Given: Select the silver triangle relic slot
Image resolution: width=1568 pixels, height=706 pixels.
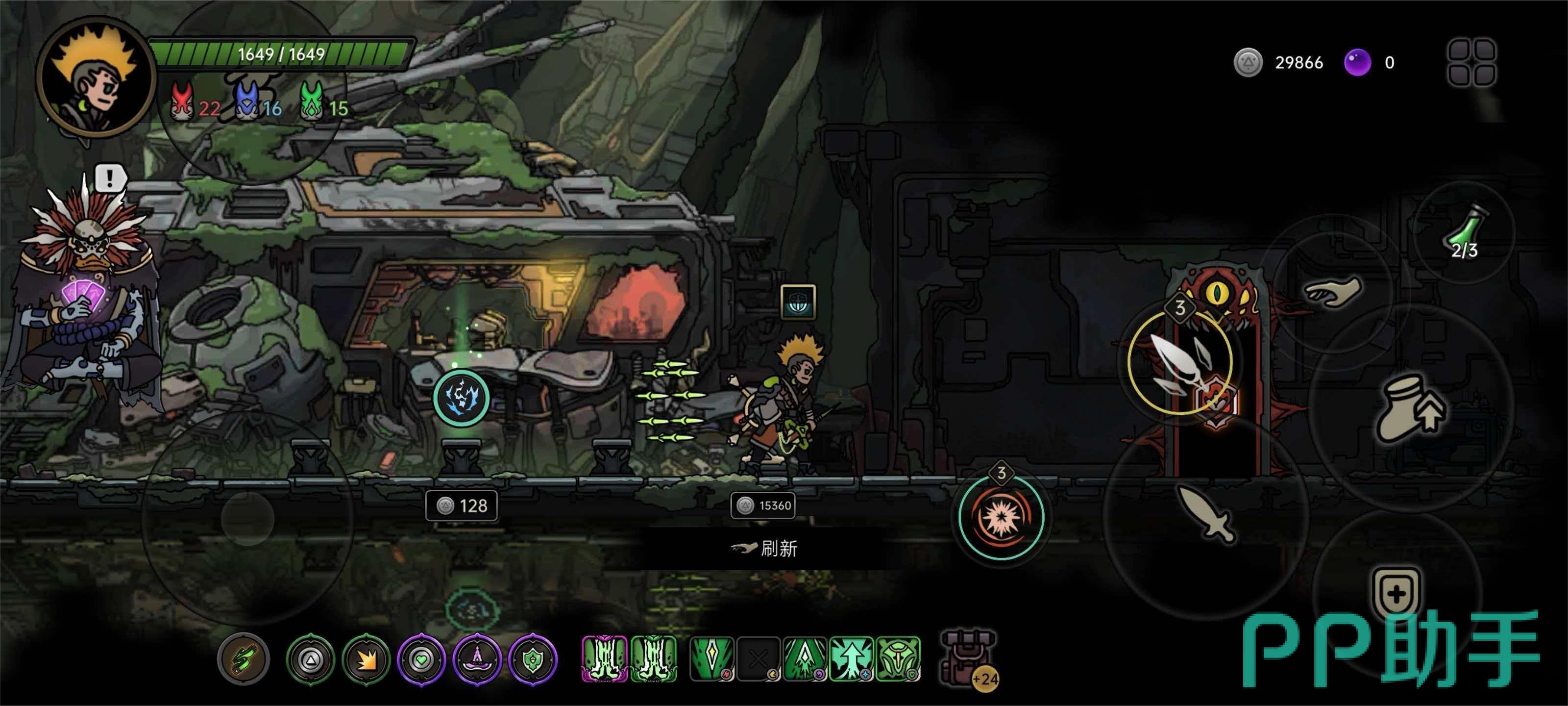Looking at the screenshot, I should [x=311, y=659].
